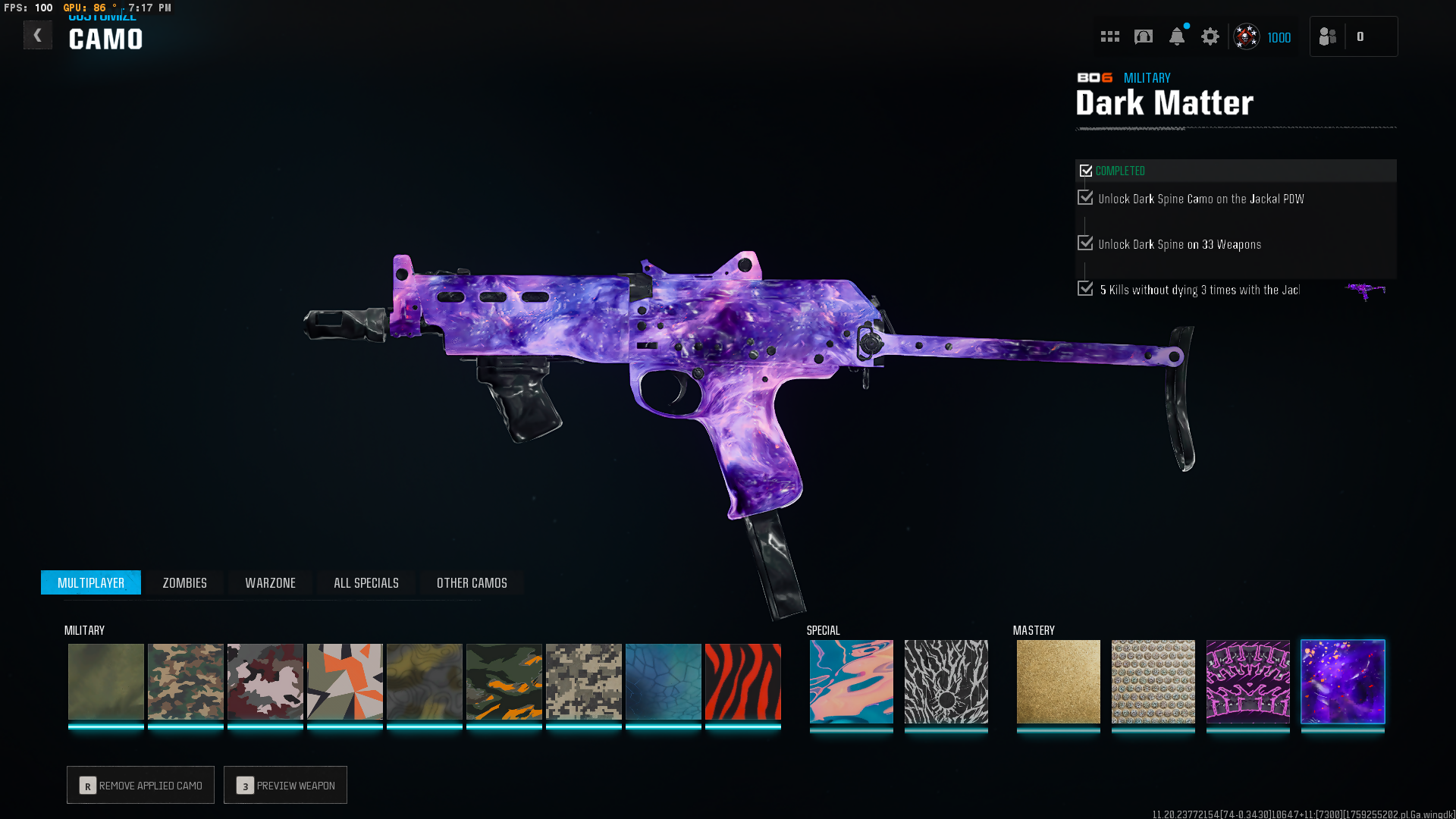This screenshot has width=1456, height=819.
Task: Choose the Multiplayer camo tab
Action: (x=91, y=582)
